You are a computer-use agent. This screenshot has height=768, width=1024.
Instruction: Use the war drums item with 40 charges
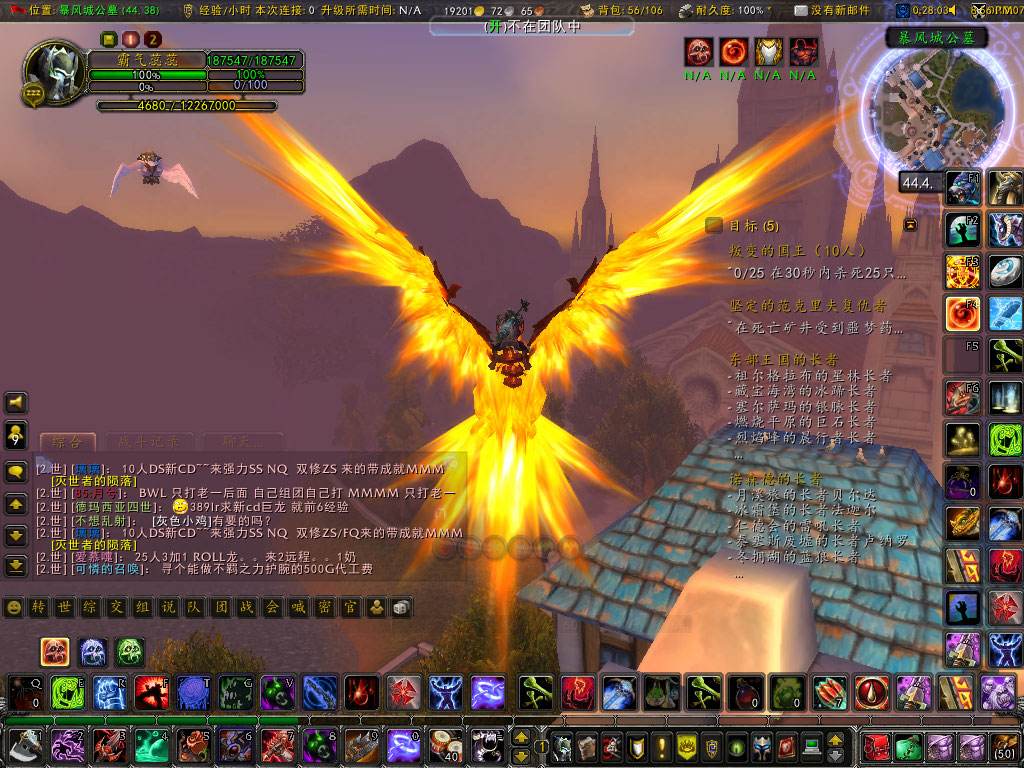tap(445, 745)
